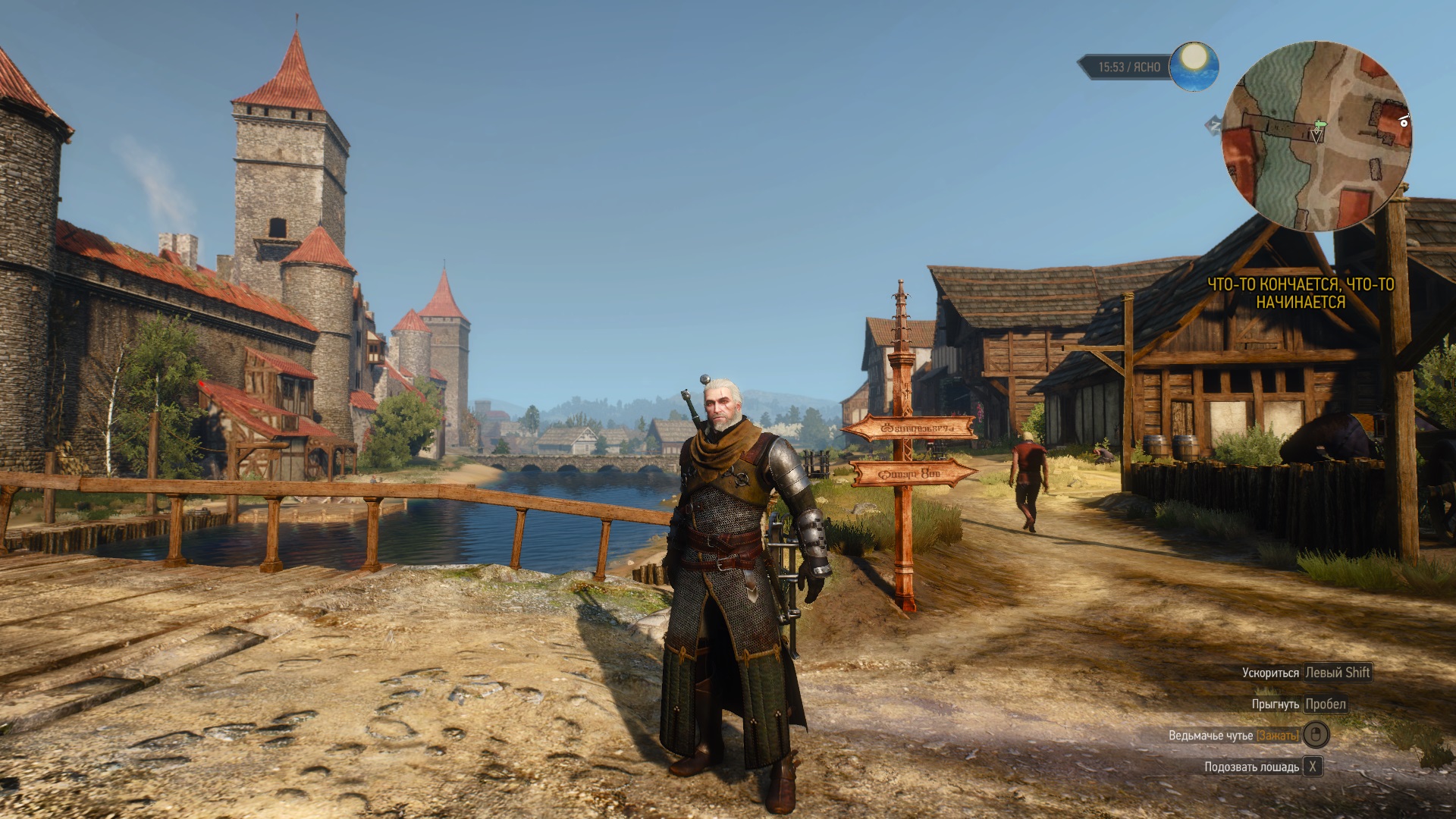Open tracked quest «Что-то кончается, что-то начинается»
The height and width of the screenshot is (819, 1456).
point(1300,293)
